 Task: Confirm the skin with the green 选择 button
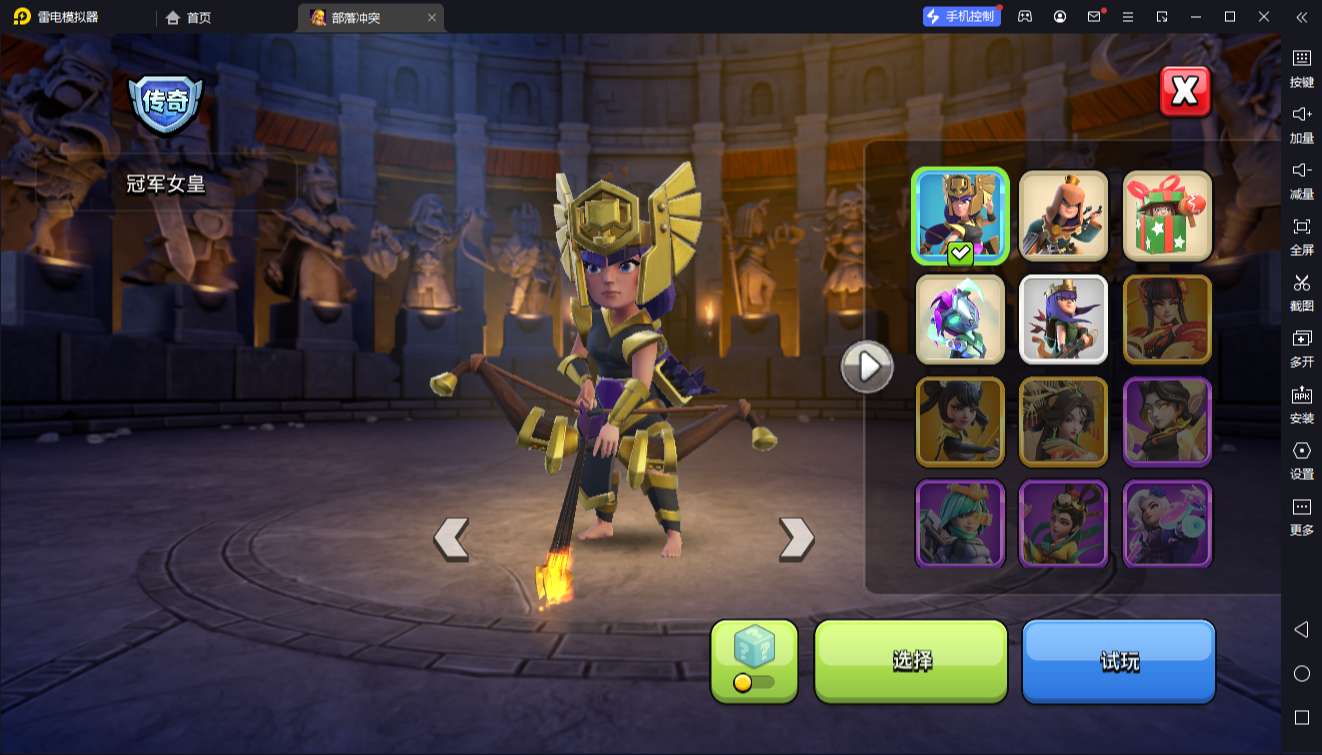point(911,660)
